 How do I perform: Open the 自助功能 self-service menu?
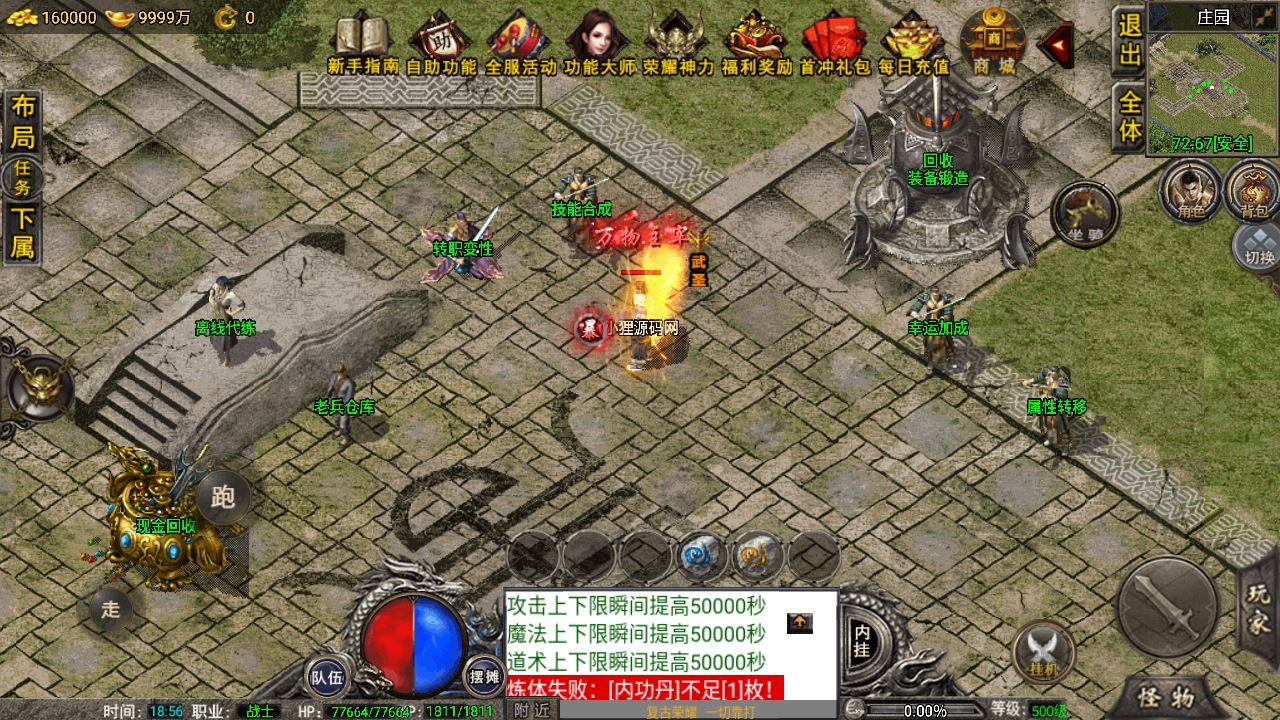[441, 42]
